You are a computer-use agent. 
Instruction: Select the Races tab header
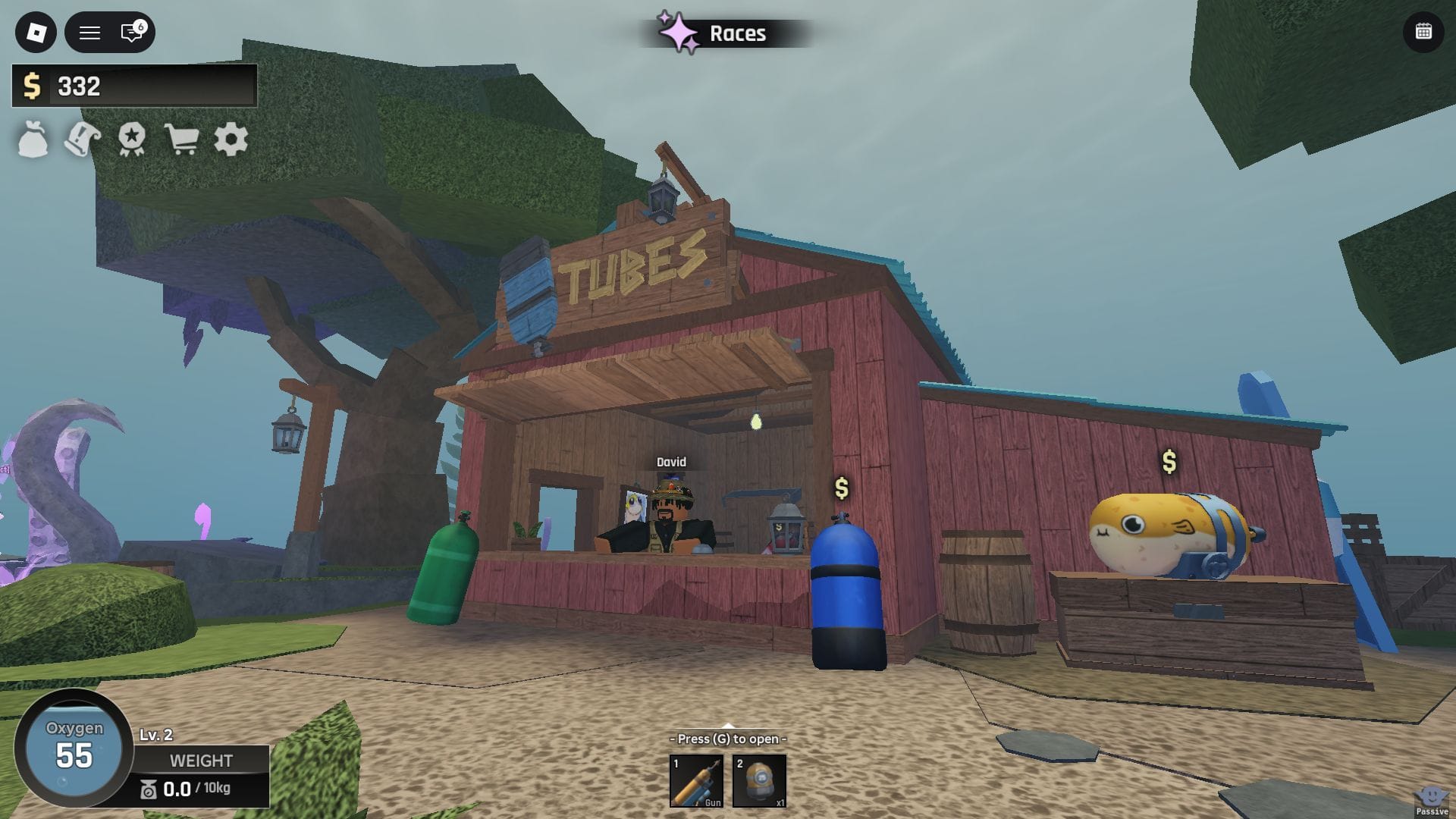tap(736, 33)
